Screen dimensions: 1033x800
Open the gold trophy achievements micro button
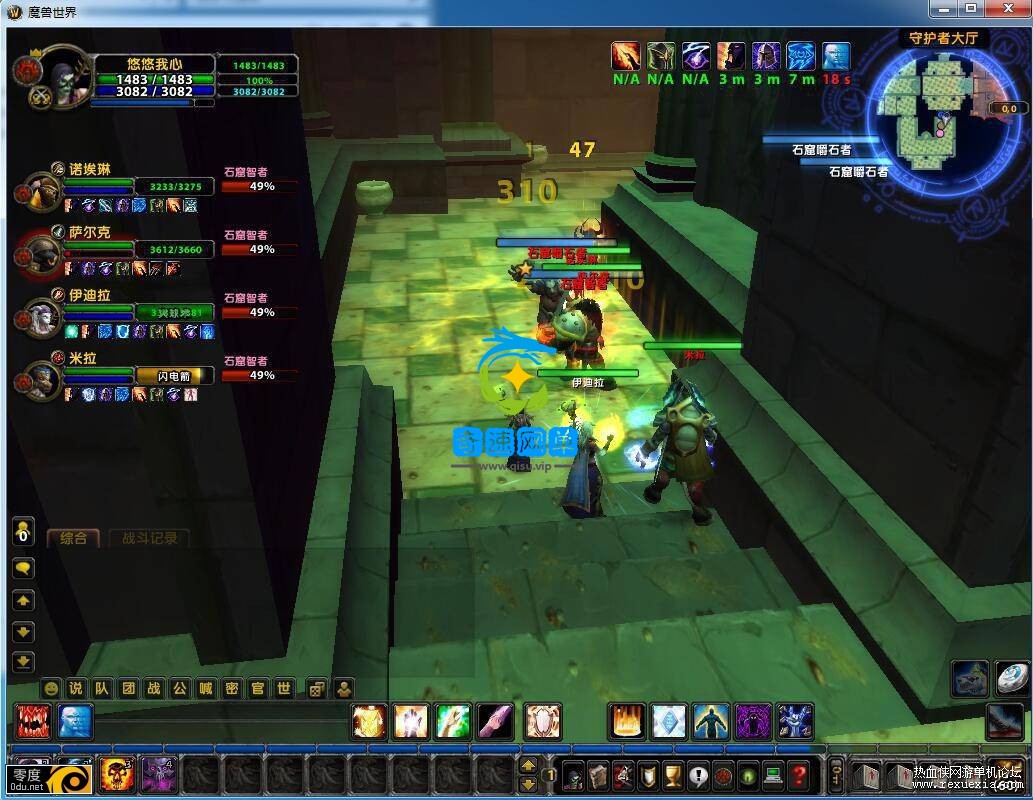(x=673, y=775)
